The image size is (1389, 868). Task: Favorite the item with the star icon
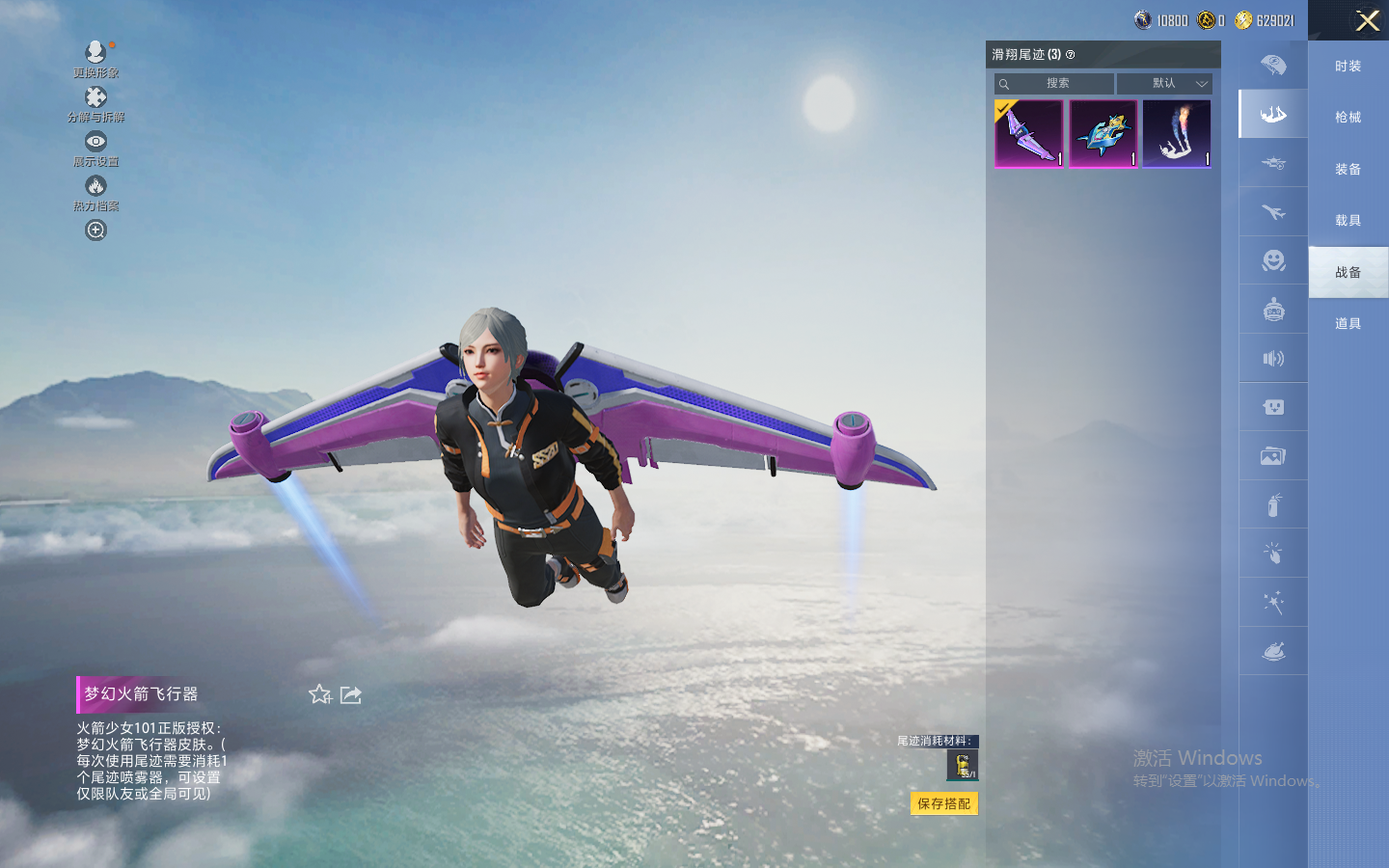click(319, 694)
